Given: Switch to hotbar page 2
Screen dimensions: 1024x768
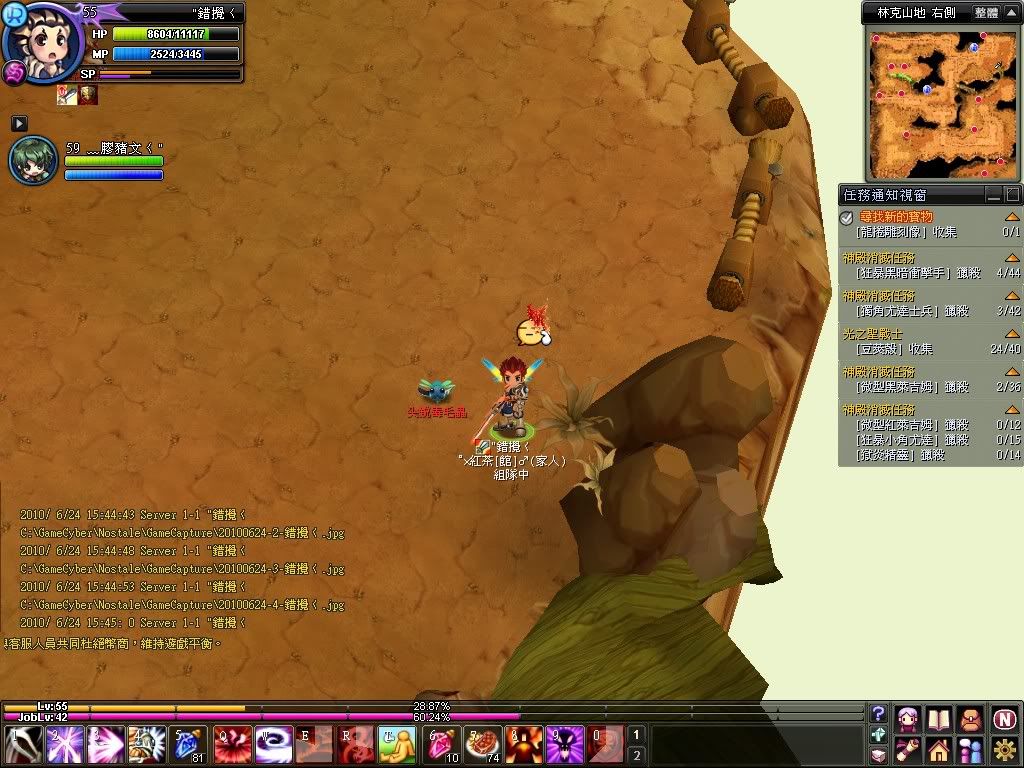Looking at the screenshot, I should pyautogui.click(x=636, y=755).
